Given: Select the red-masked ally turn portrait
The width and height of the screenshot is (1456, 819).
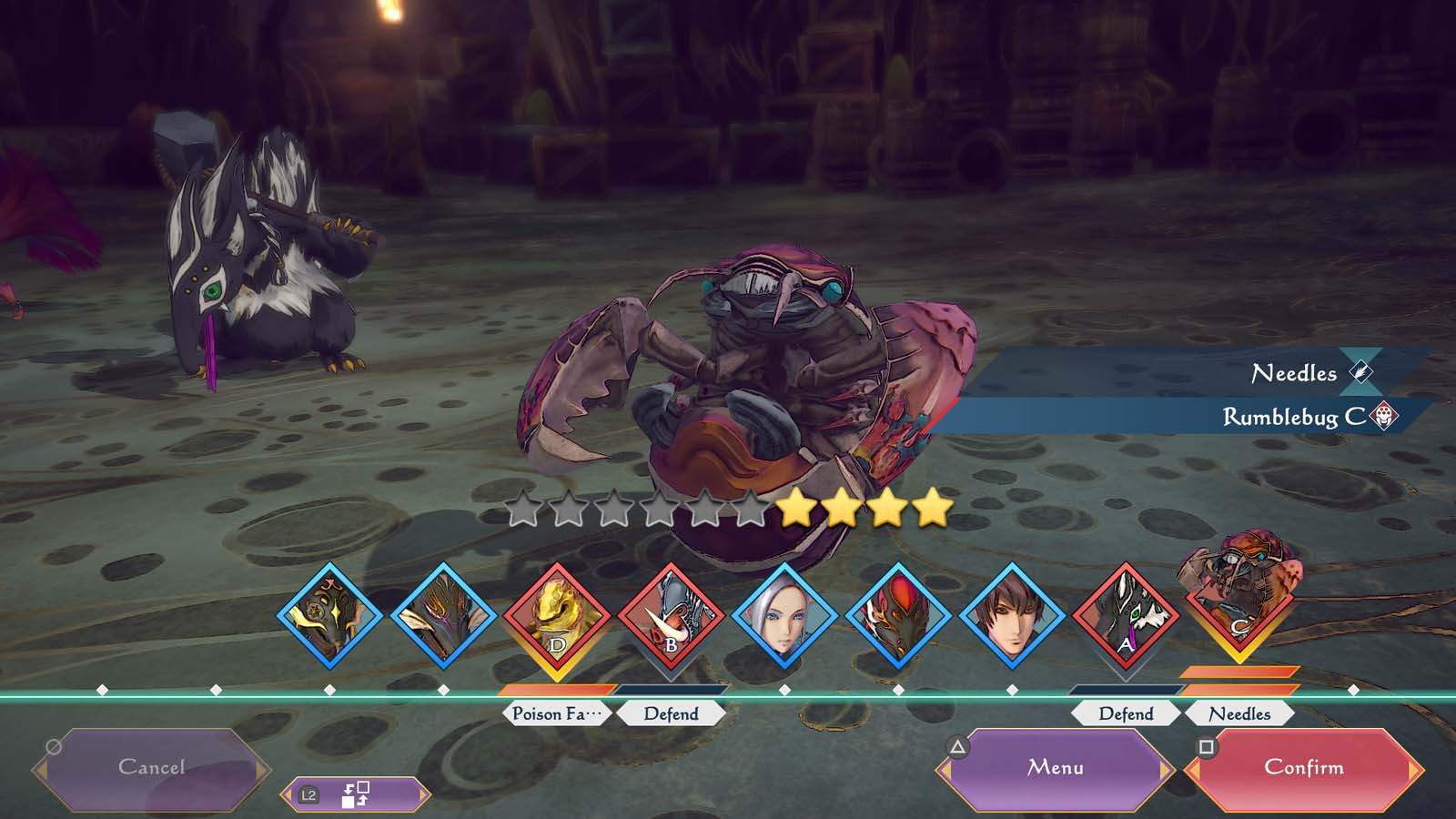Looking at the screenshot, I should coord(898,617).
